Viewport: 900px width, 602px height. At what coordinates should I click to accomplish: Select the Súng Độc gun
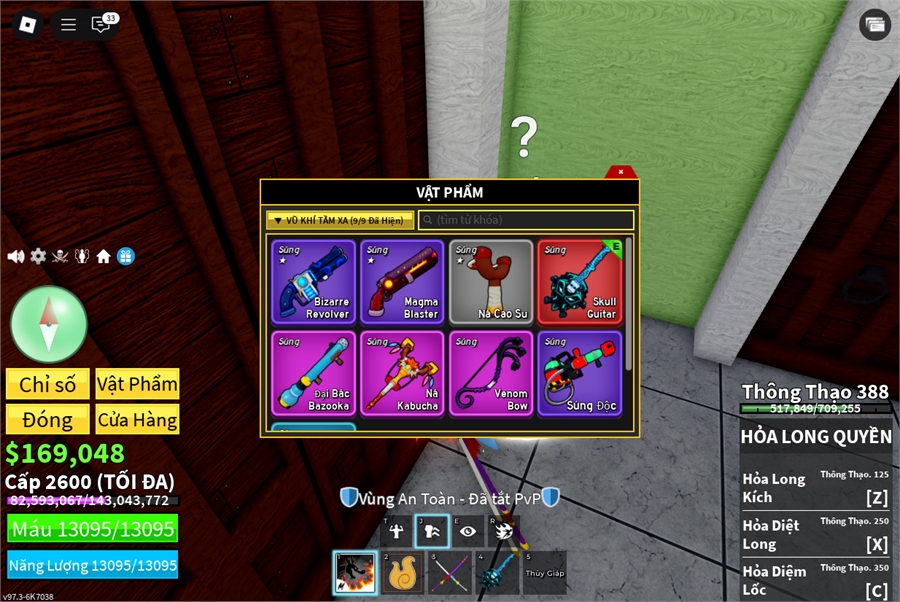(x=579, y=374)
